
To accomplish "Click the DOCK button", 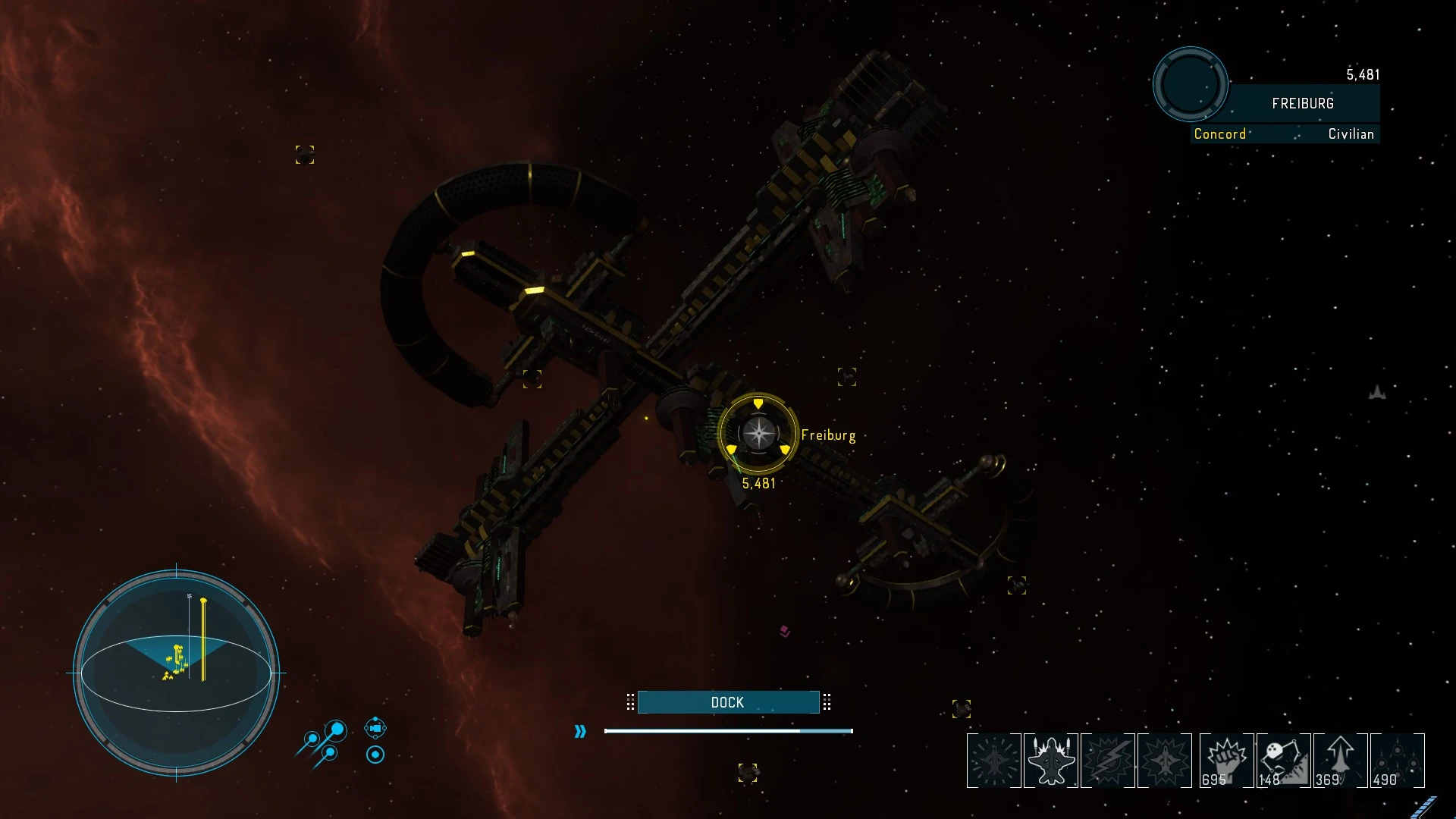I will (728, 702).
